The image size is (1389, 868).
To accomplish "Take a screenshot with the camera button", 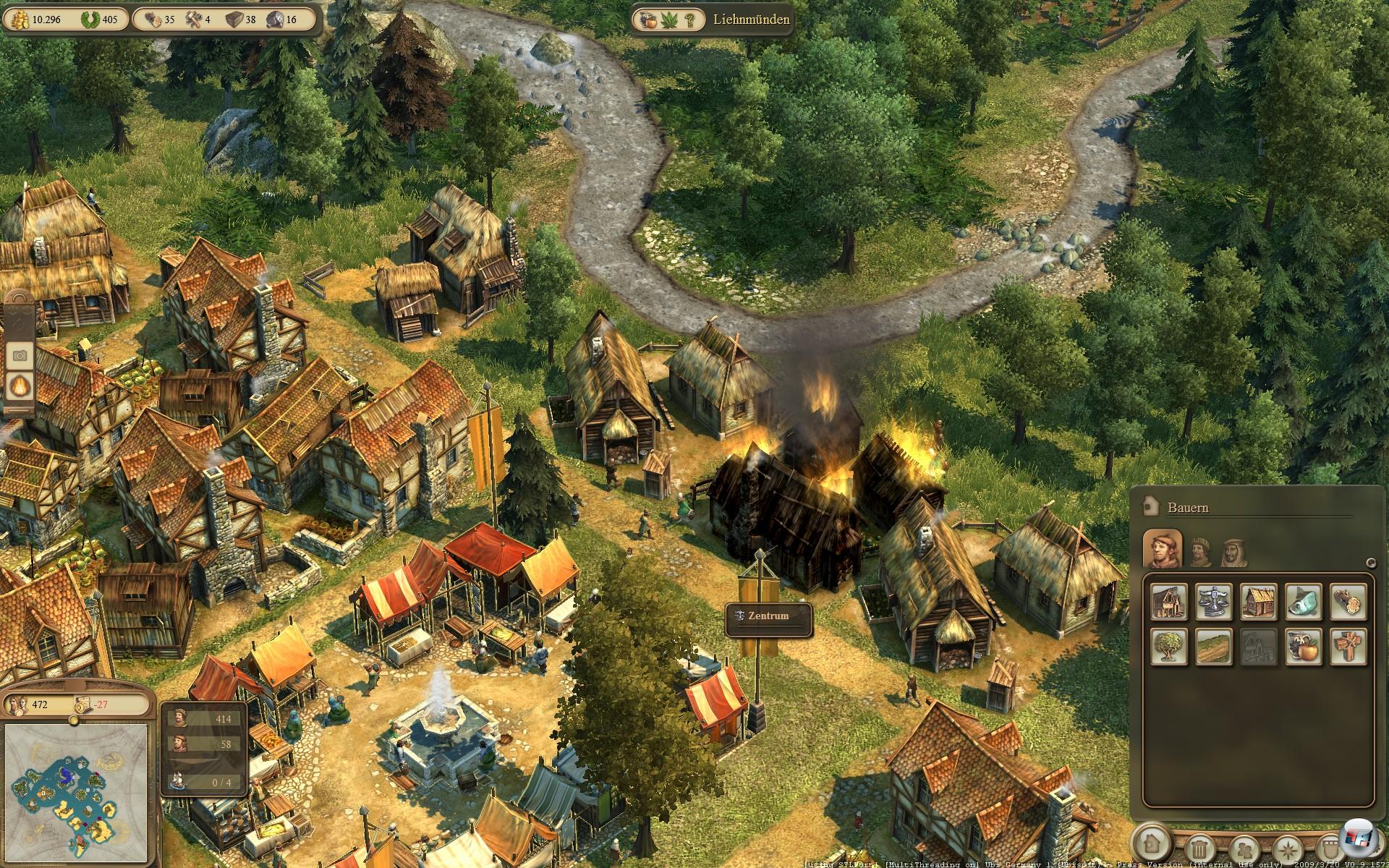I will click(x=20, y=355).
